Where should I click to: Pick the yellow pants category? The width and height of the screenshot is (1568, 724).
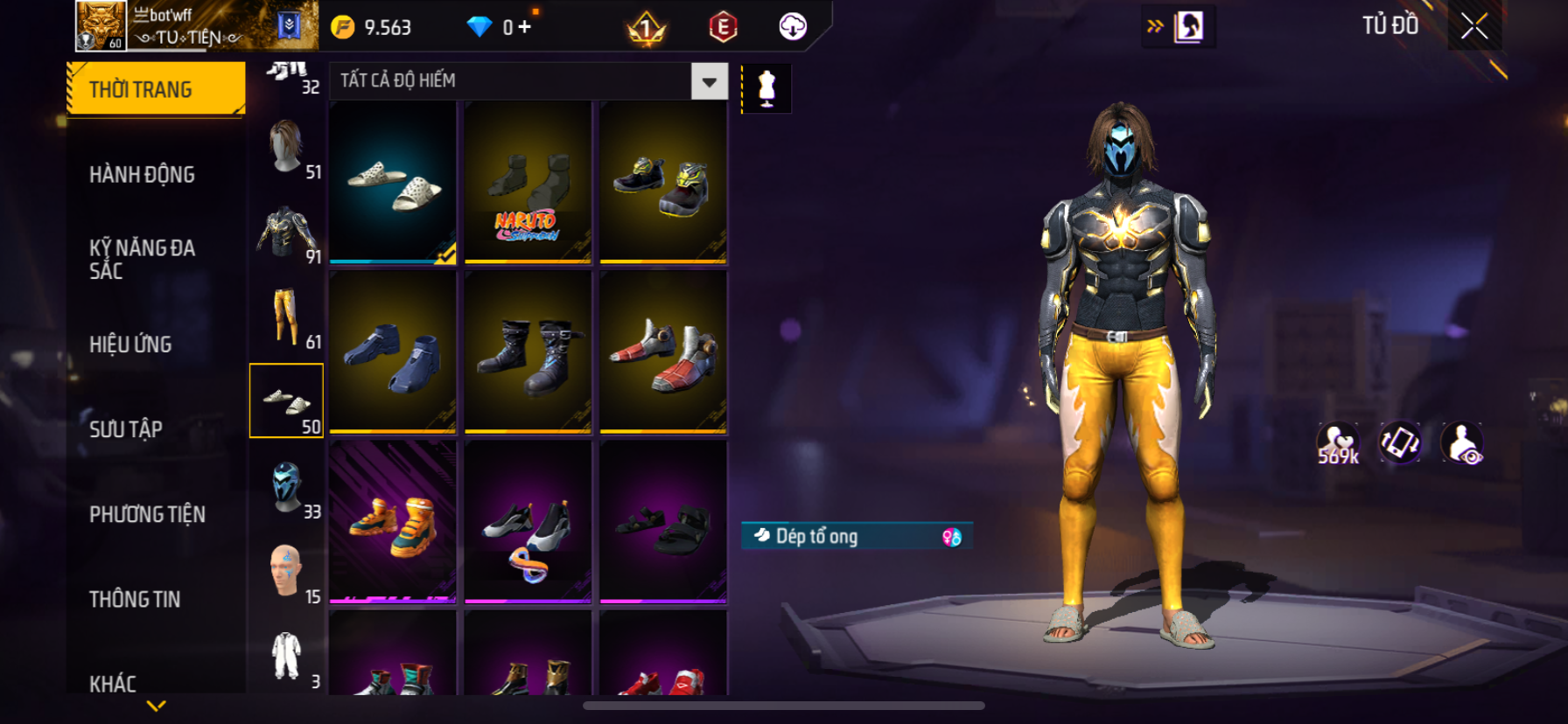click(x=286, y=317)
